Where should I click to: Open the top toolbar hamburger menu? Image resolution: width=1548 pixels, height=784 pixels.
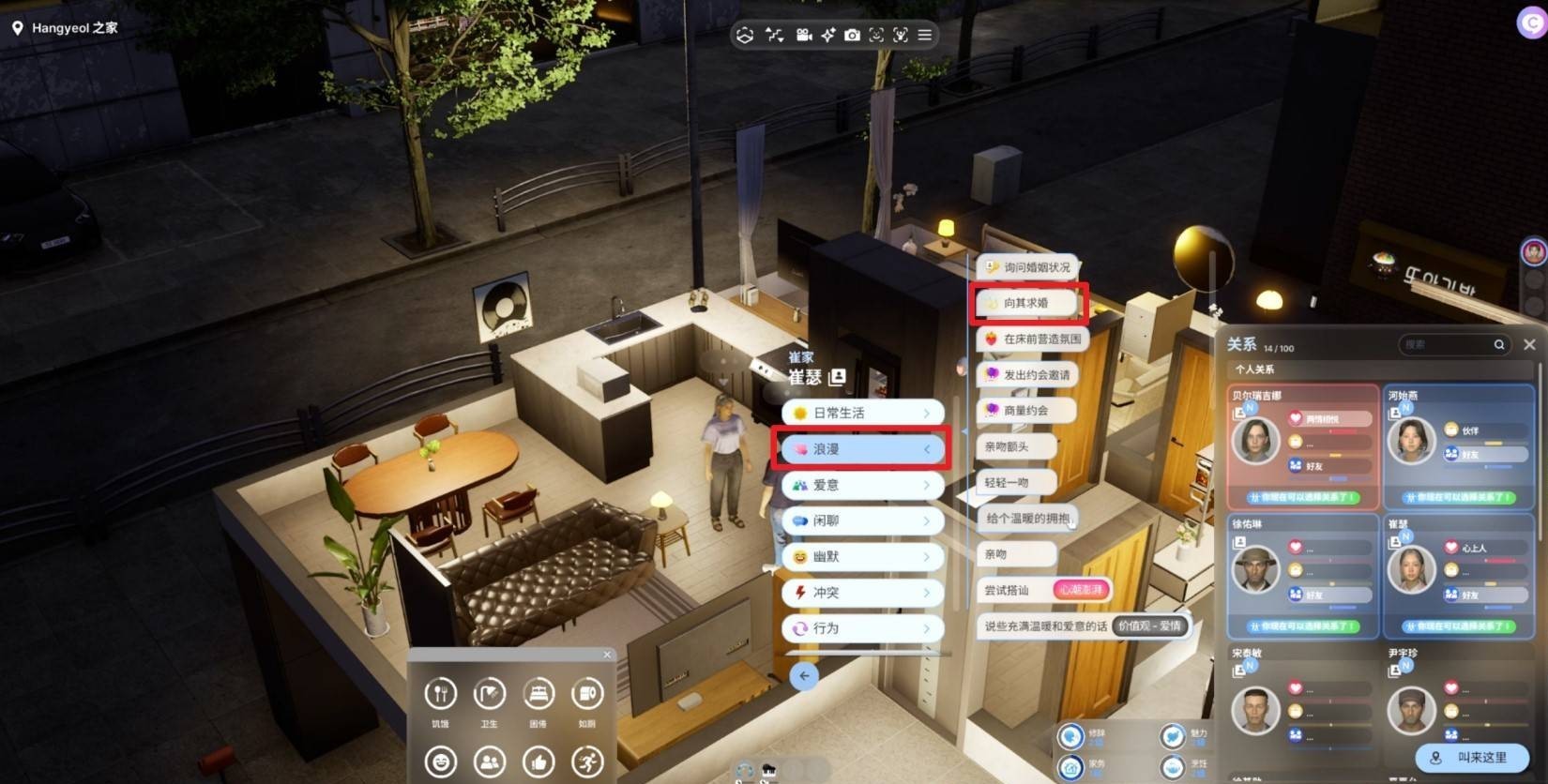(925, 35)
